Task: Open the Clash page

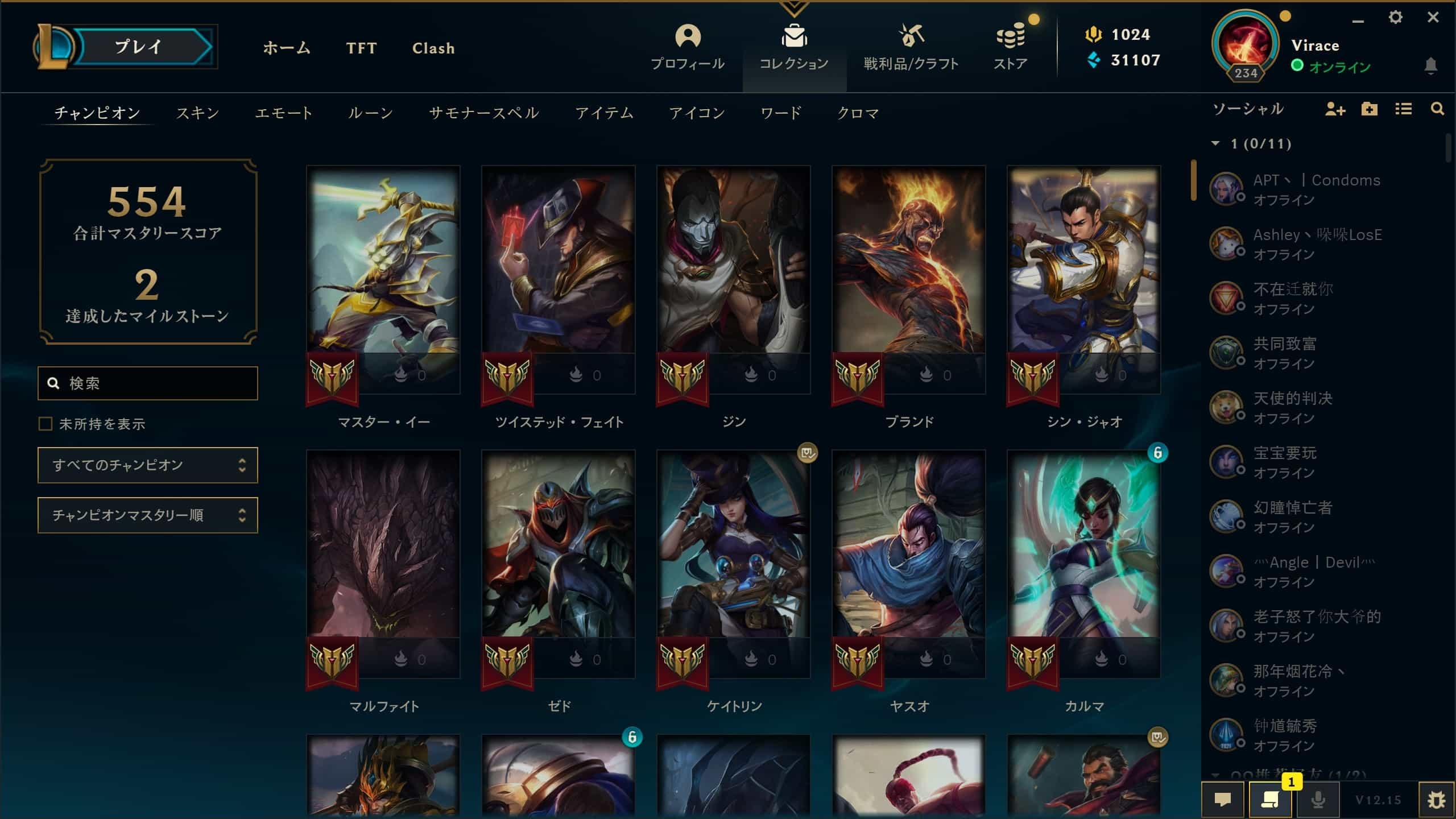Action: [433, 48]
